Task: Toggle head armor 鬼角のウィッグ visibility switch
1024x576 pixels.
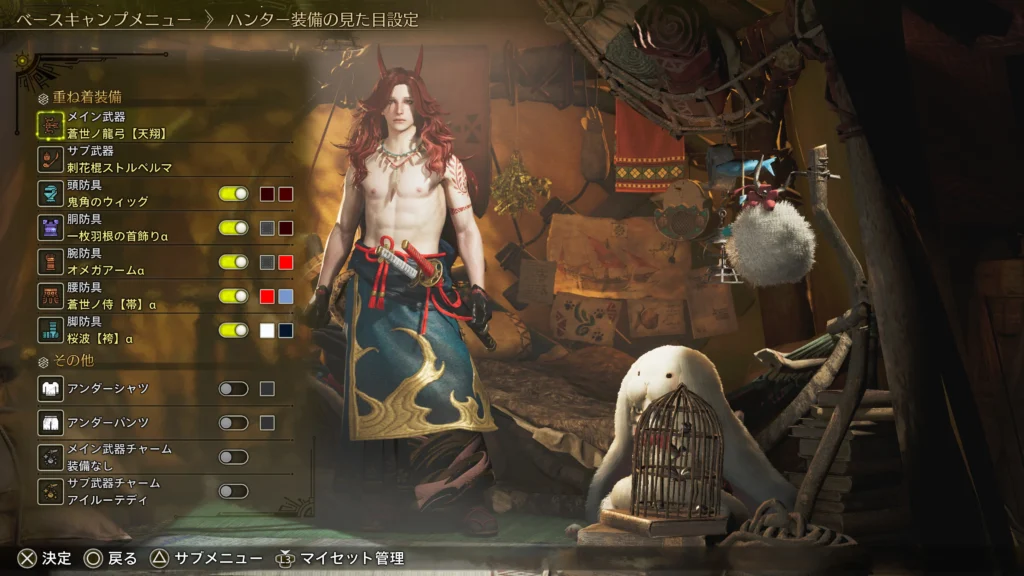Action: click(x=233, y=194)
